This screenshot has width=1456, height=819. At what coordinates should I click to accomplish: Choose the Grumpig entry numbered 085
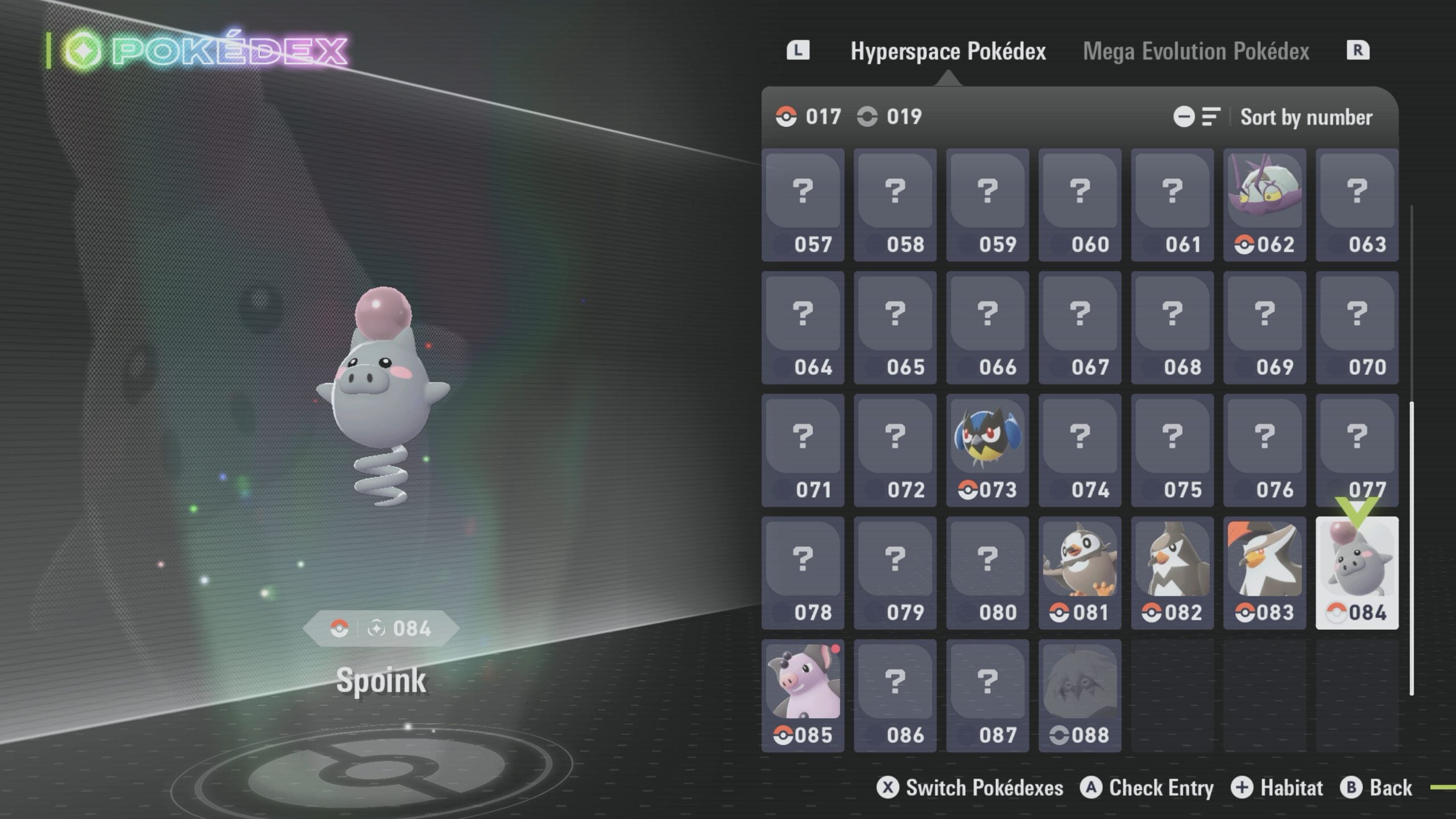pyautogui.click(x=803, y=695)
